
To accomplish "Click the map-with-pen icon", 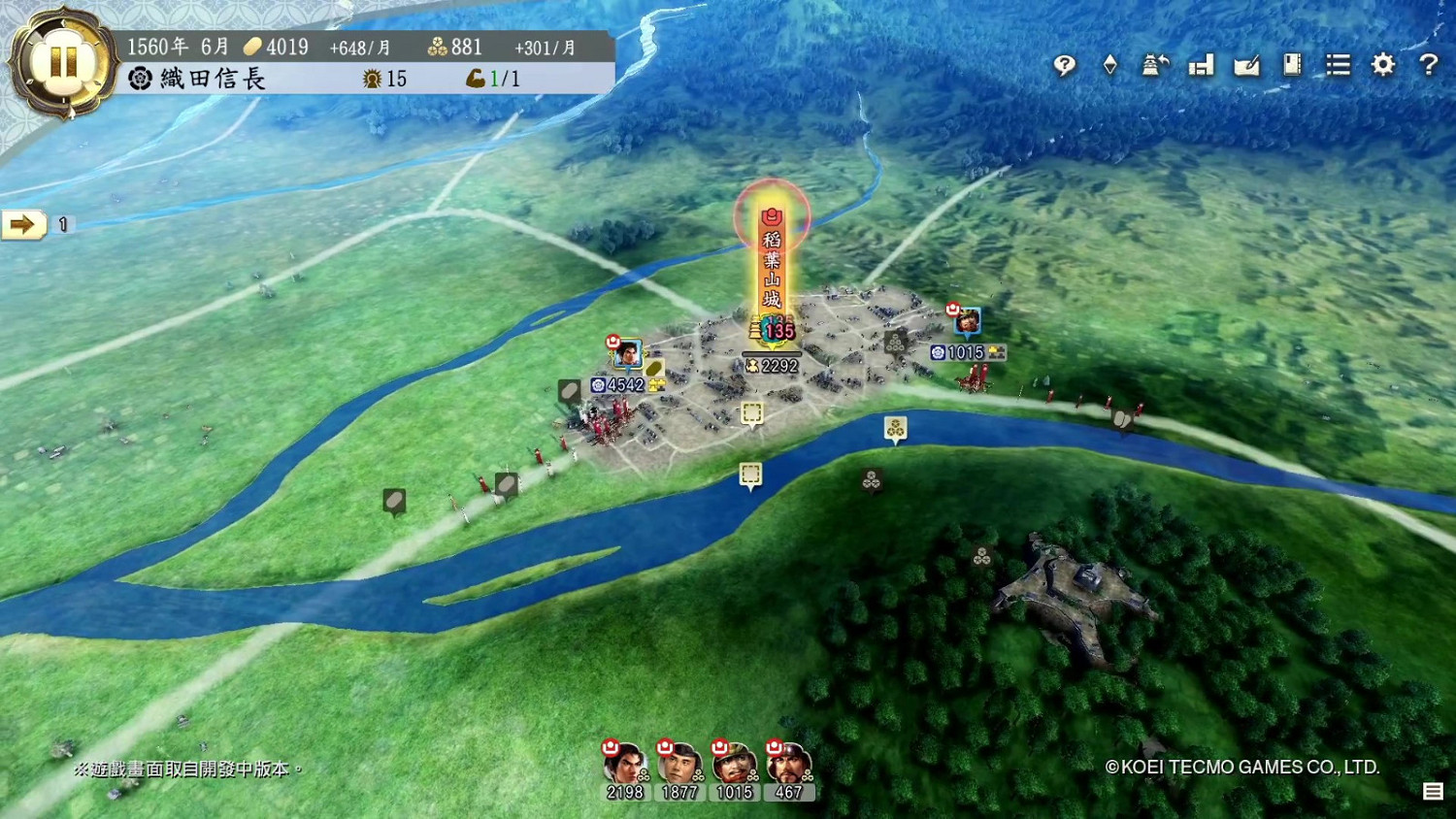I will 1246,65.
